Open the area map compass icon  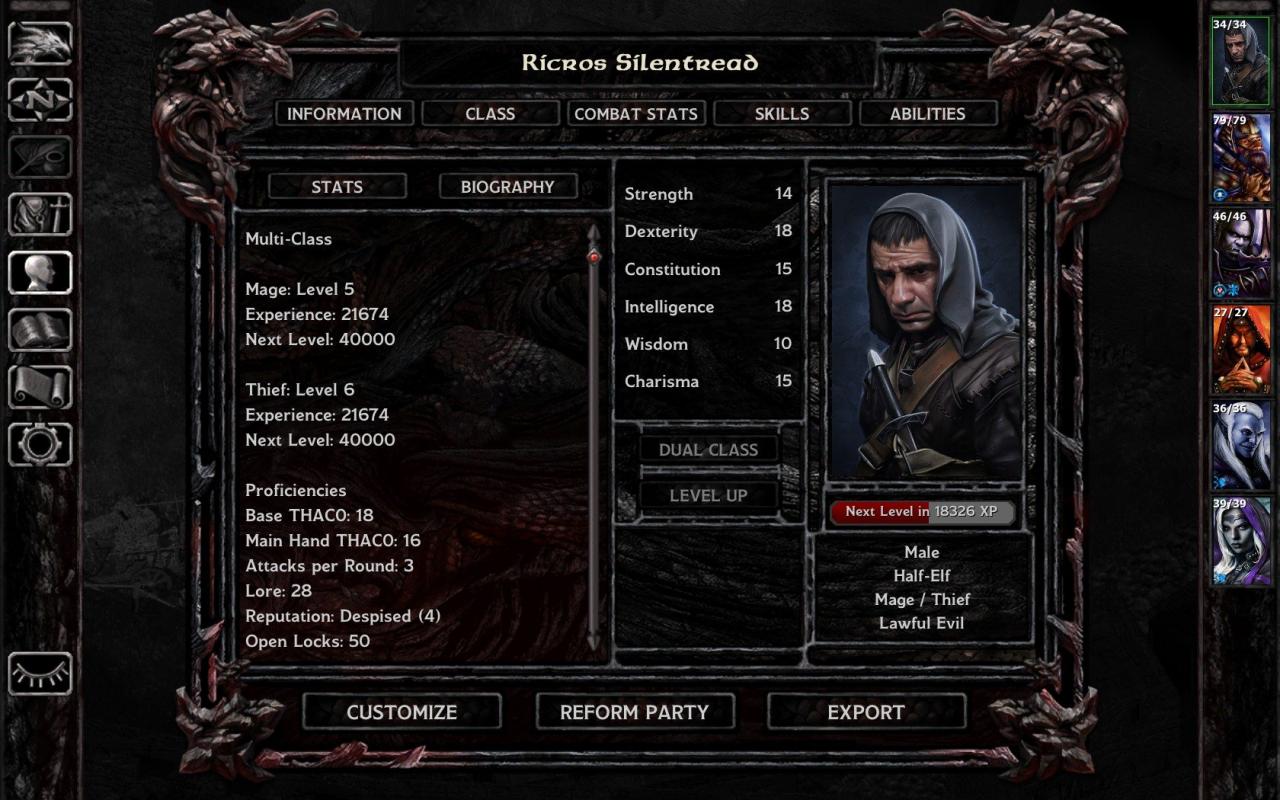[x=41, y=100]
